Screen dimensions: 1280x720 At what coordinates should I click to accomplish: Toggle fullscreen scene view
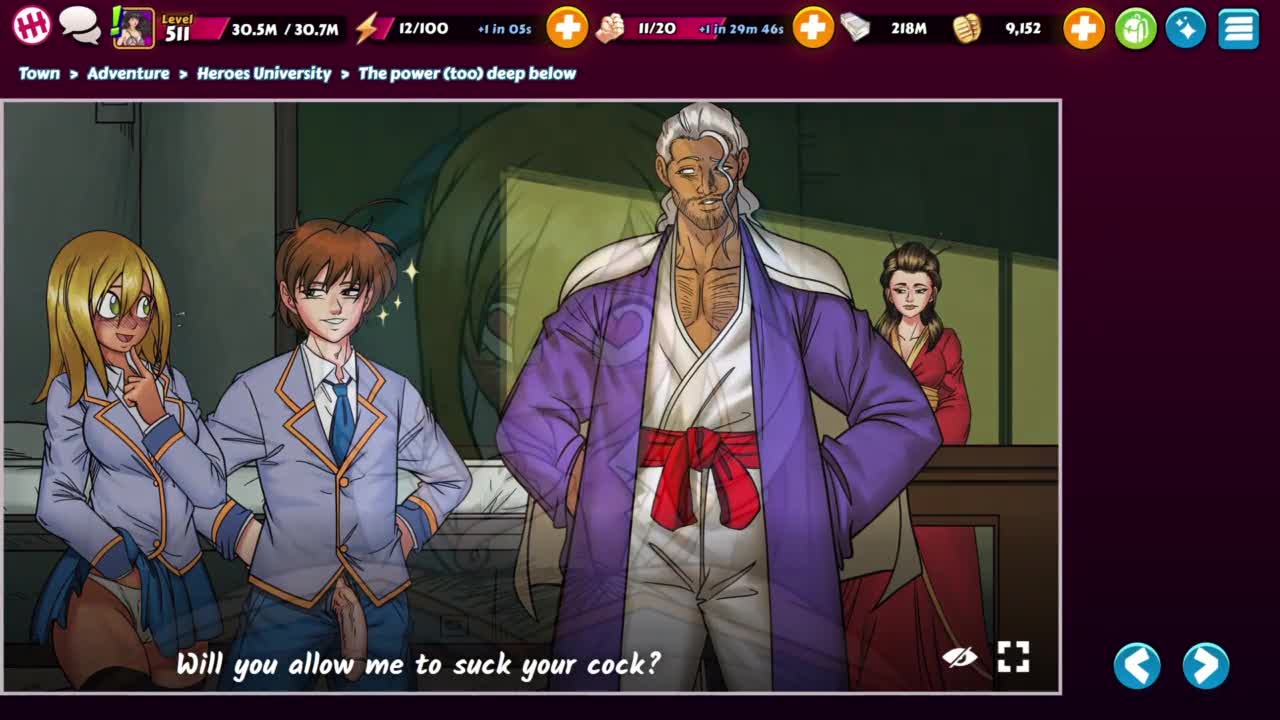(1013, 657)
